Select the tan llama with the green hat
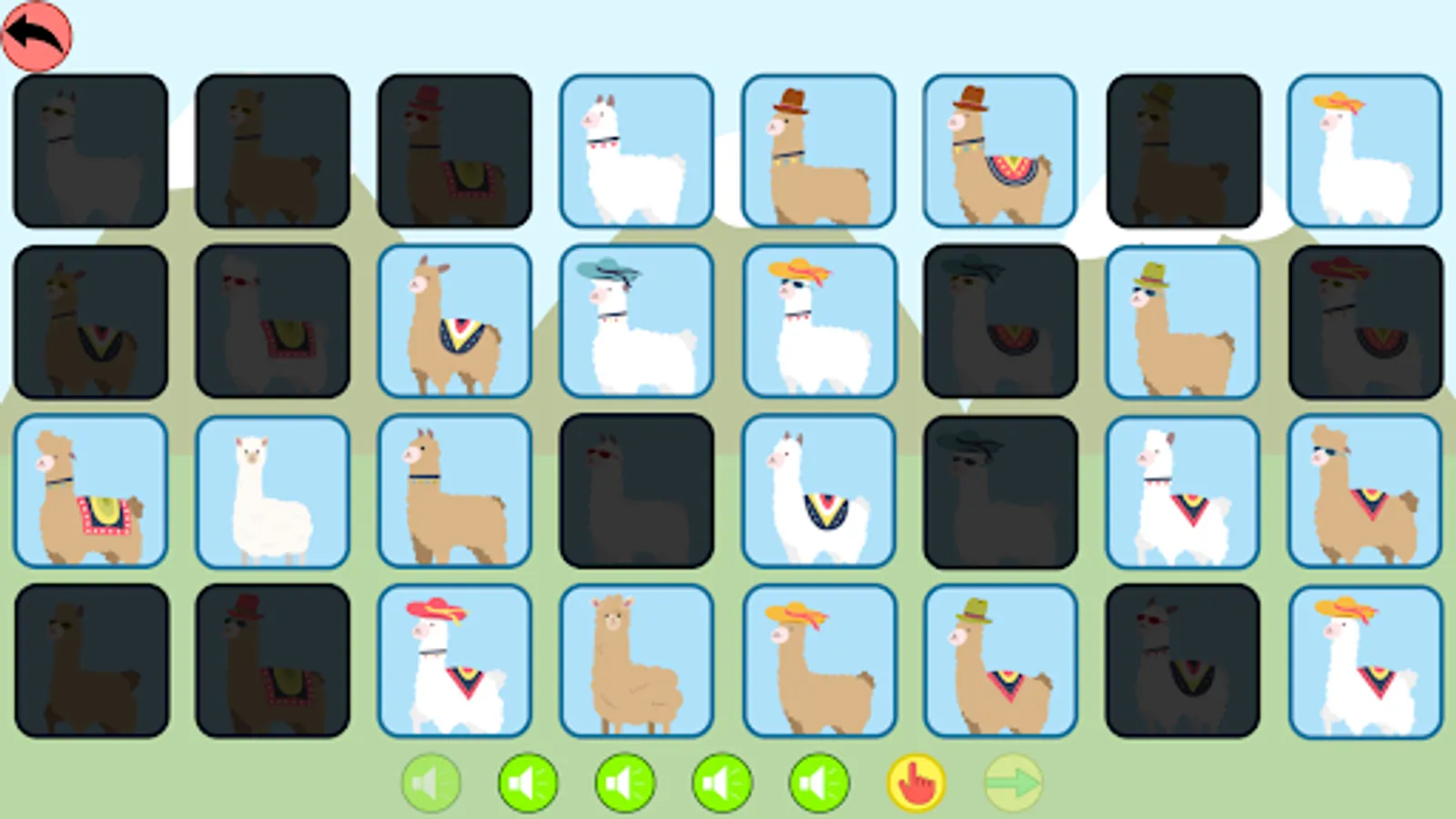Viewport: 1456px width, 819px height. click(x=1181, y=320)
